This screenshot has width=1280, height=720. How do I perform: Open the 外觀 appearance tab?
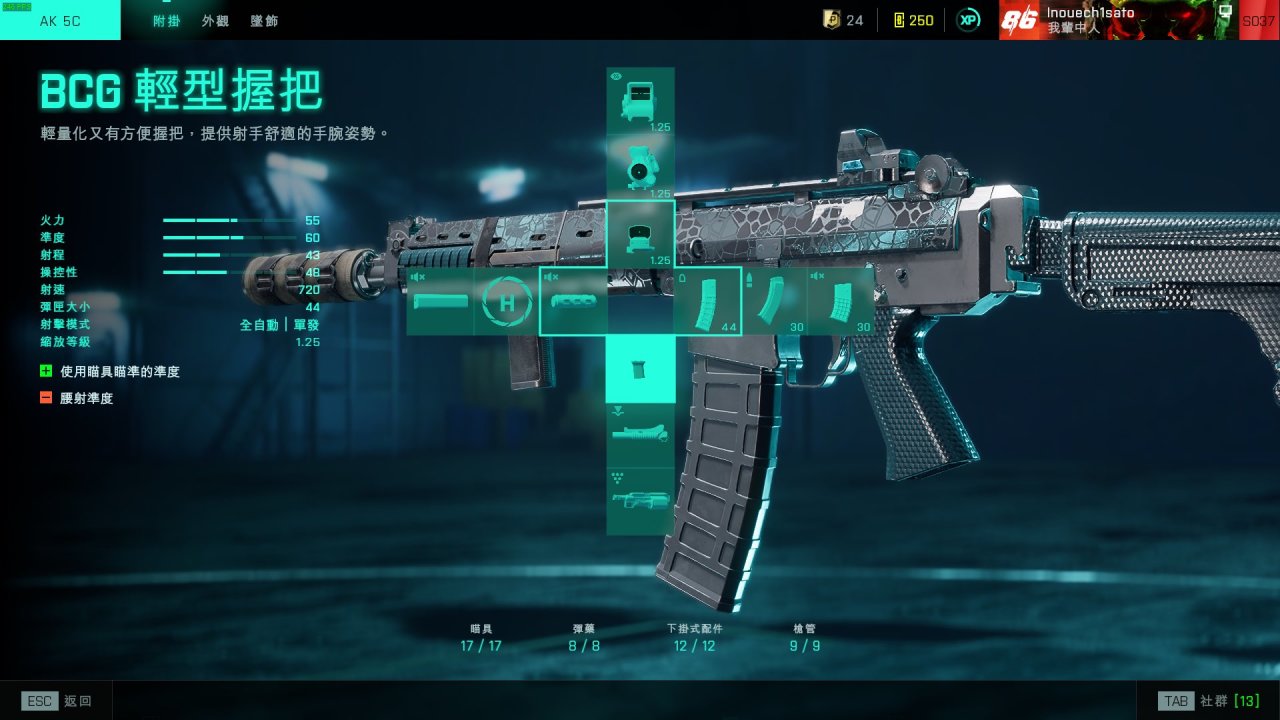tap(215, 20)
